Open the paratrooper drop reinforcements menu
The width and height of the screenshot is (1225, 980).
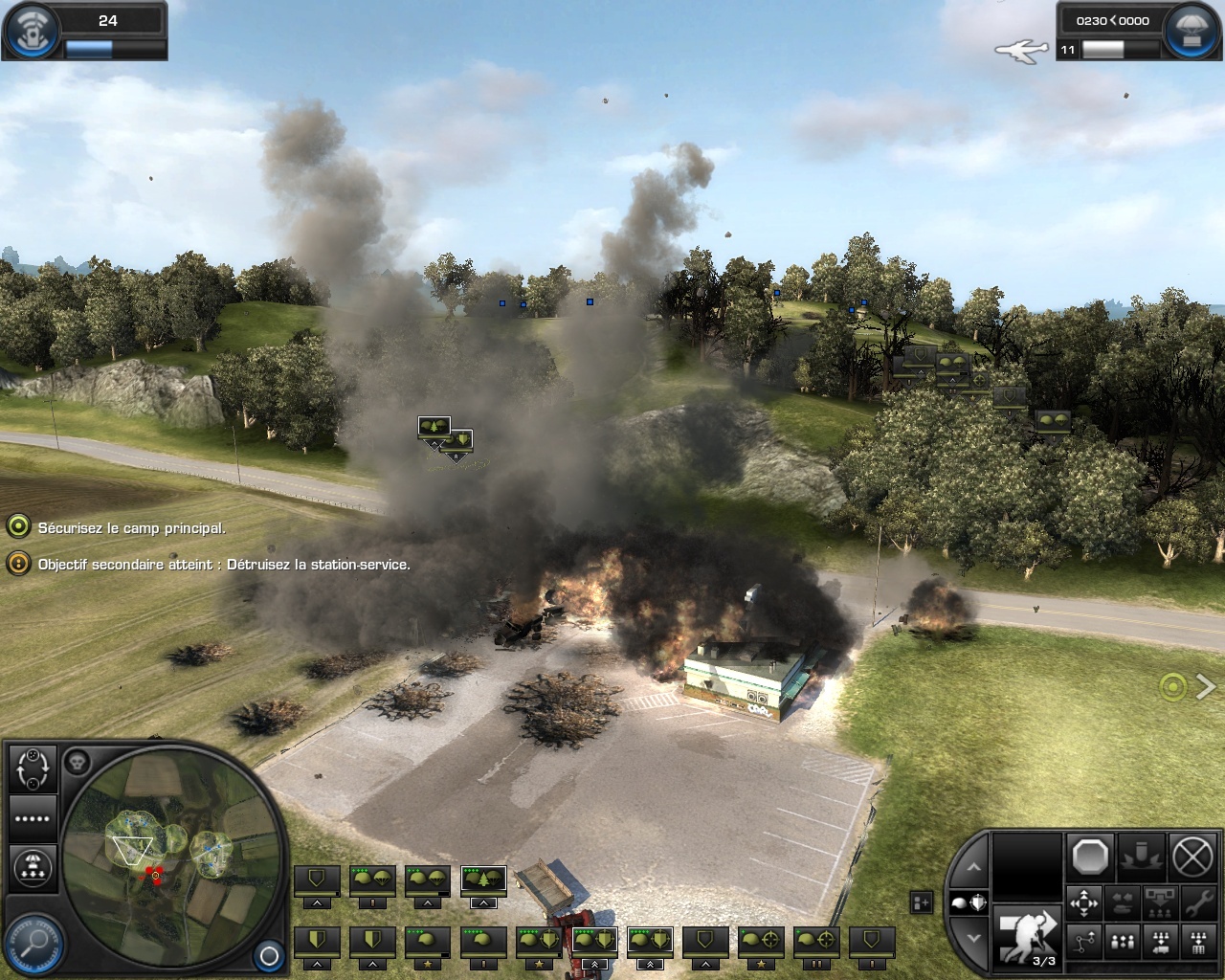(33, 867)
